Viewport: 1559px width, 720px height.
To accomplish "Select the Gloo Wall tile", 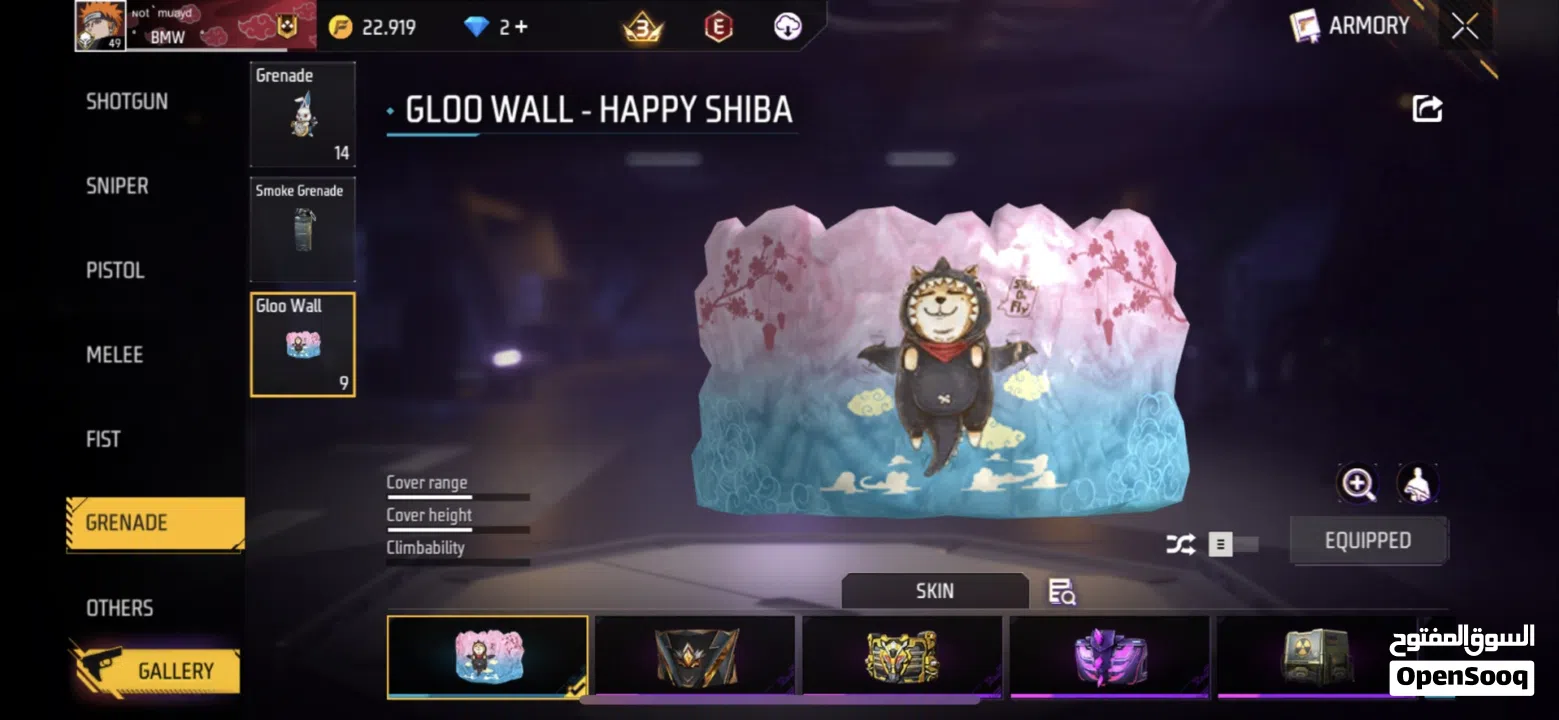I will [302, 344].
